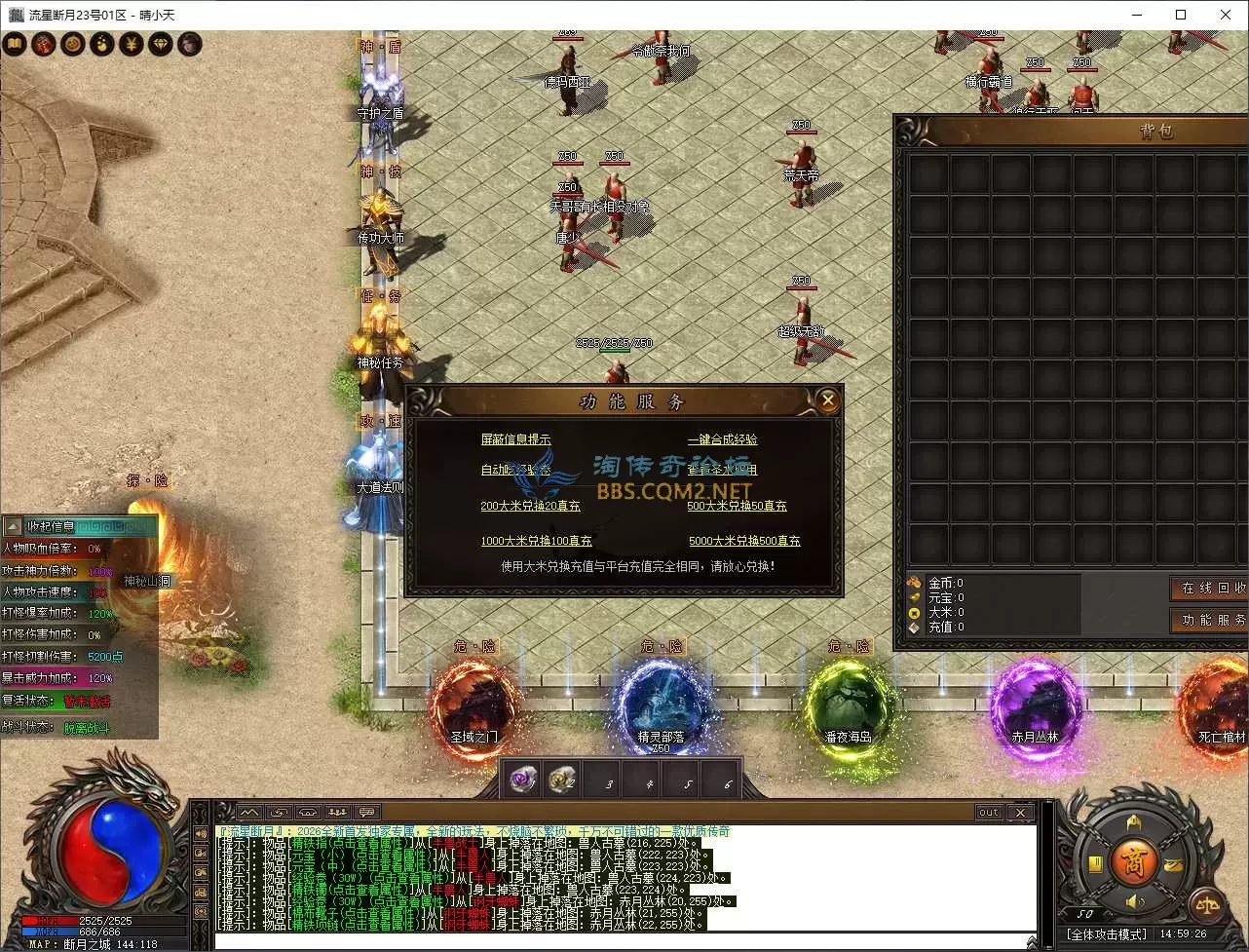Open 功能服务 button in the bag
1249x952 pixels.
(x=1210, y=620)
